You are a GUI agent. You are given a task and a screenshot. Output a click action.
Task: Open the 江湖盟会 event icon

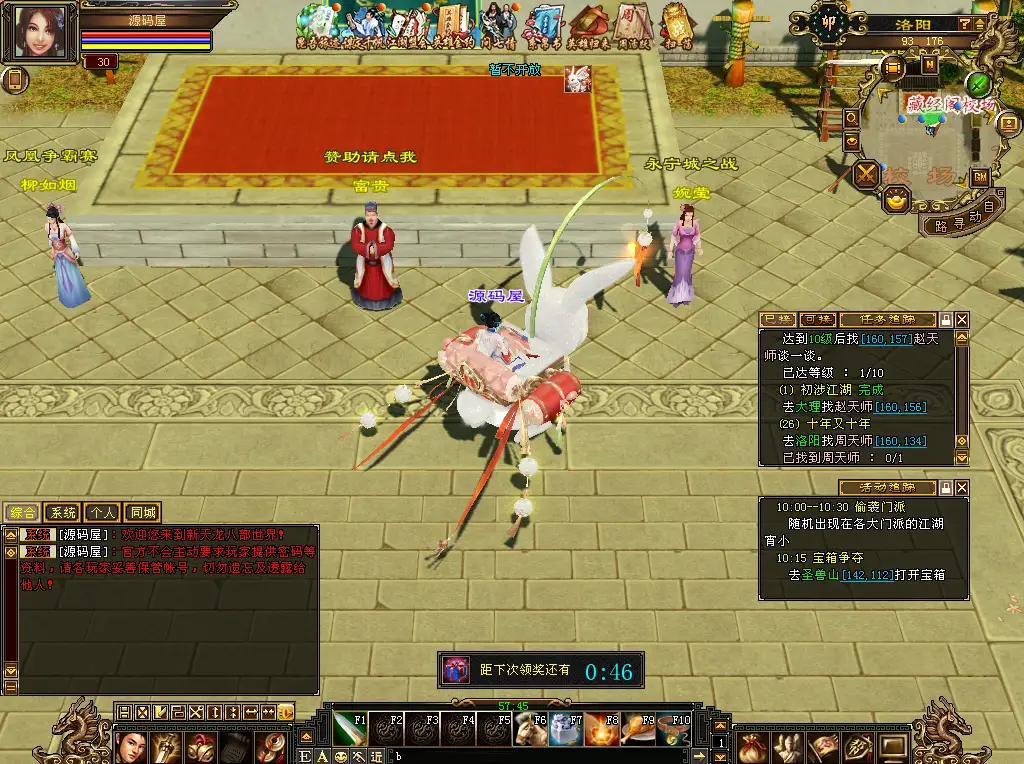pos(404,26)
